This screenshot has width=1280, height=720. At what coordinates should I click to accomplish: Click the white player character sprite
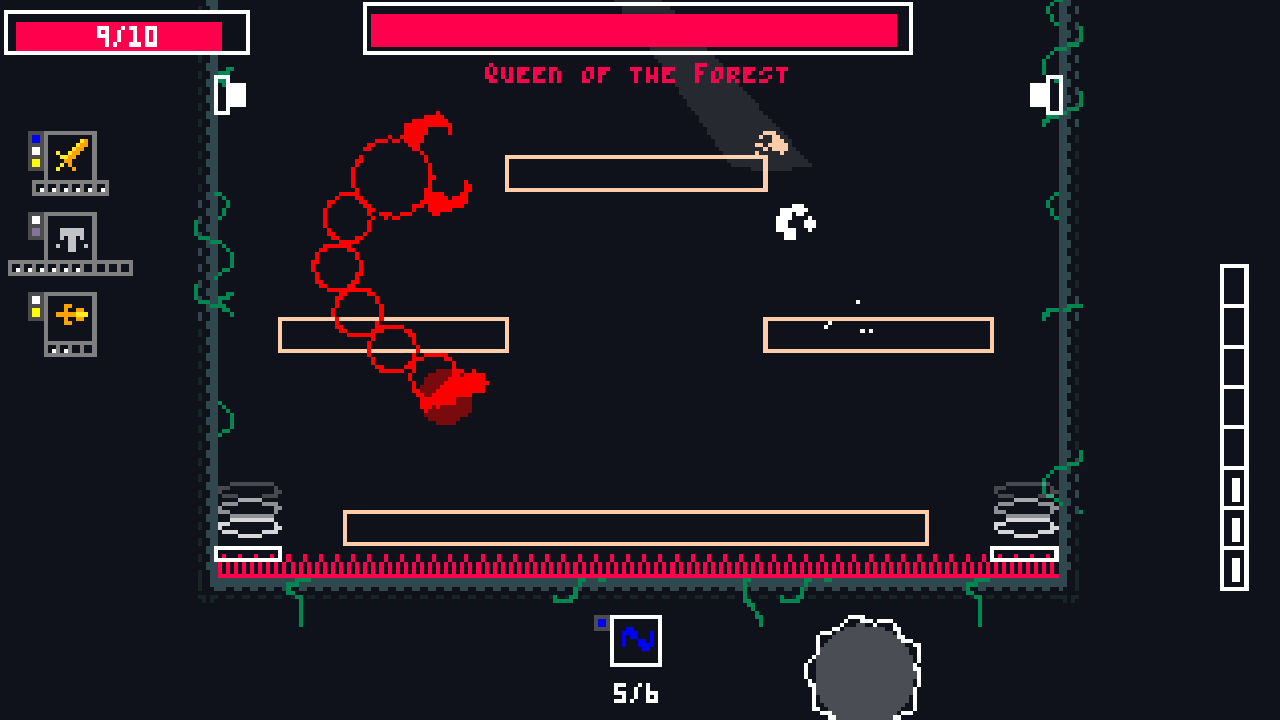(x=793, y=221)
